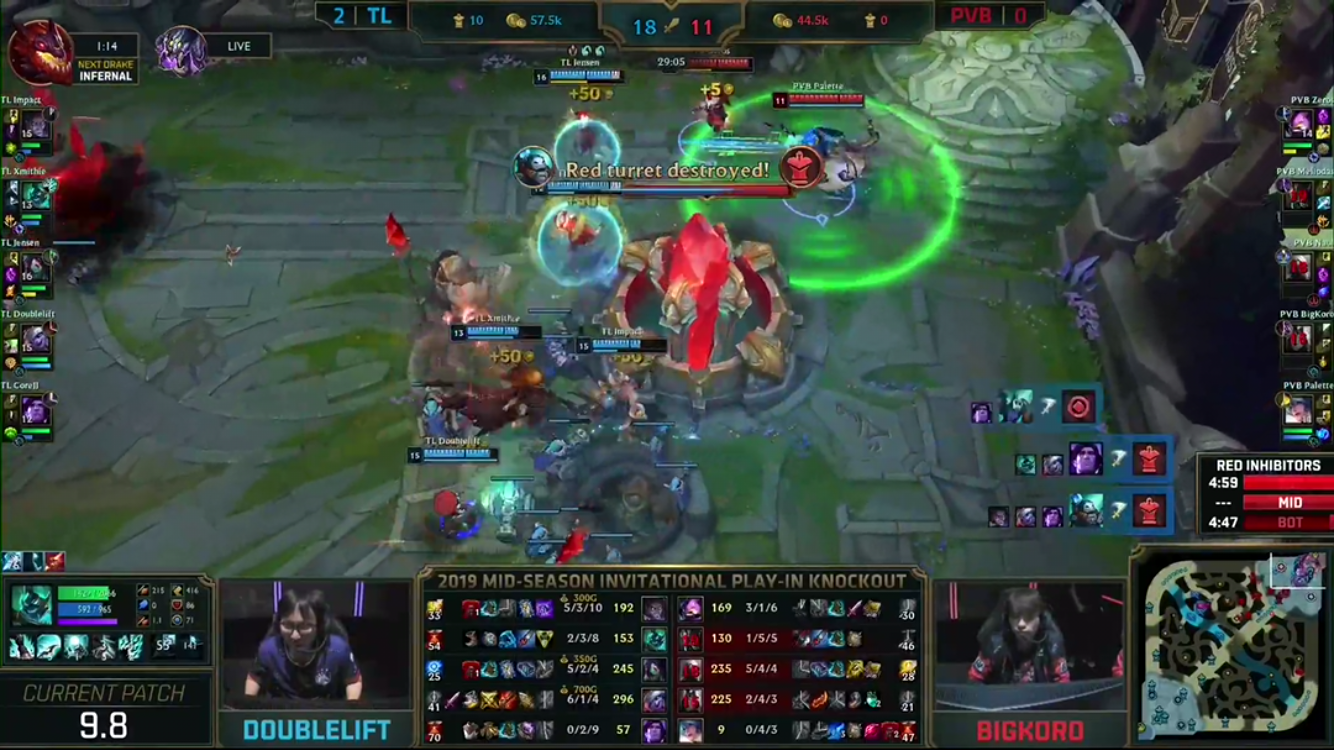The height and width of the screenshot is (750, 1334).
Task: Click the red Infernal drake timer icon
Action: tap(40, 52)
